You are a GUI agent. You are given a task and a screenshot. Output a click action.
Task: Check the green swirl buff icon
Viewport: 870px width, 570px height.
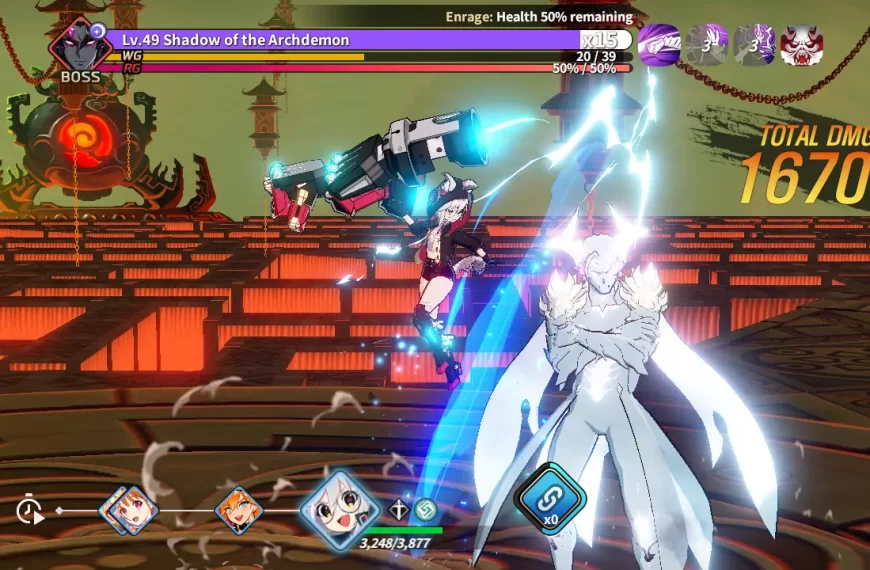point(427,510)
